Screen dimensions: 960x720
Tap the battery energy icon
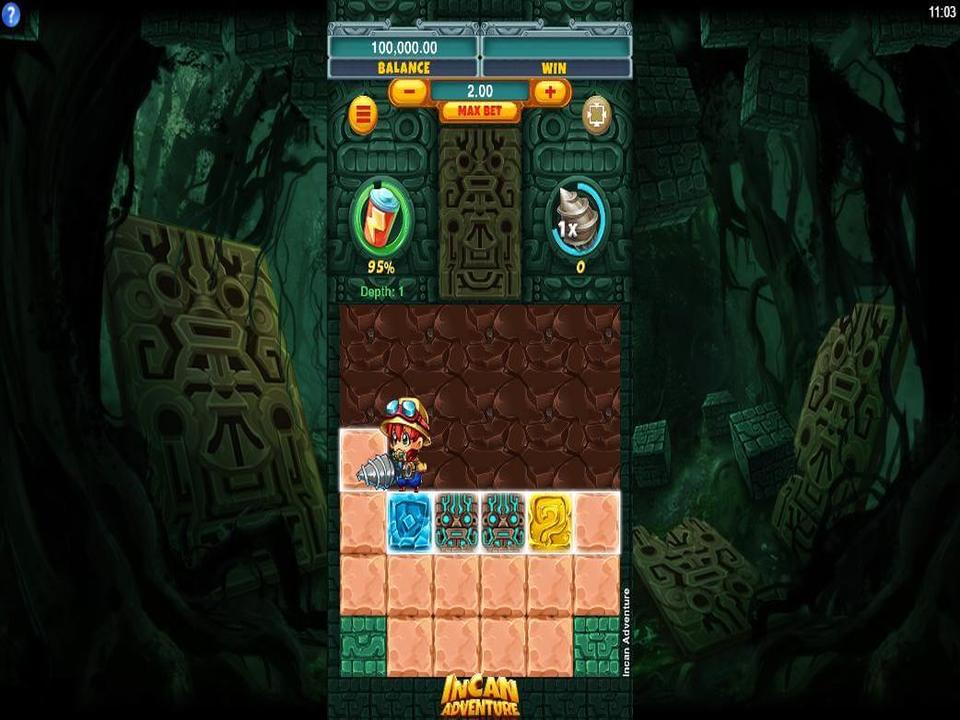point(381,219)
